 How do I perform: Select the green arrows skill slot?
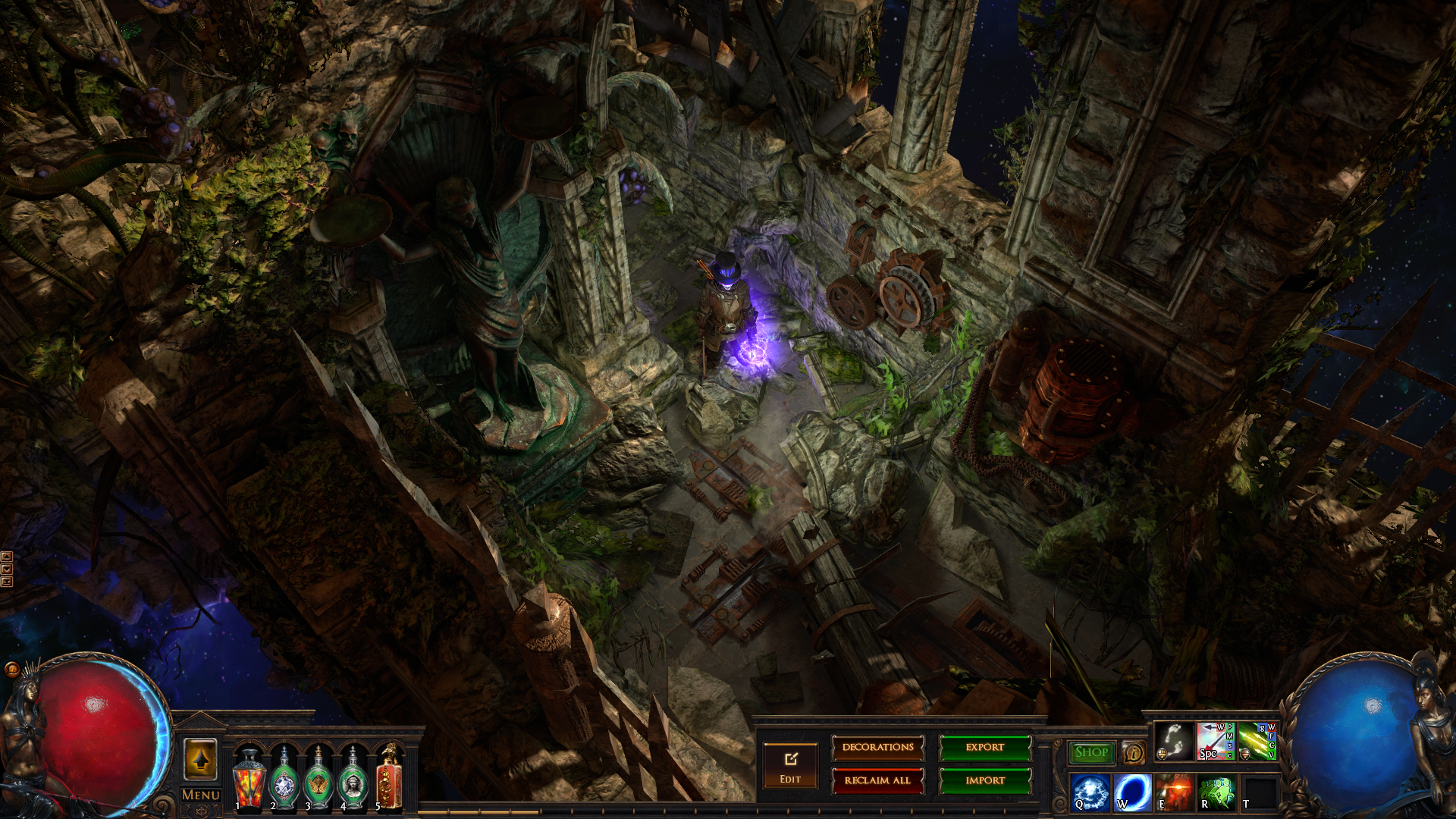click(1257, 741)
